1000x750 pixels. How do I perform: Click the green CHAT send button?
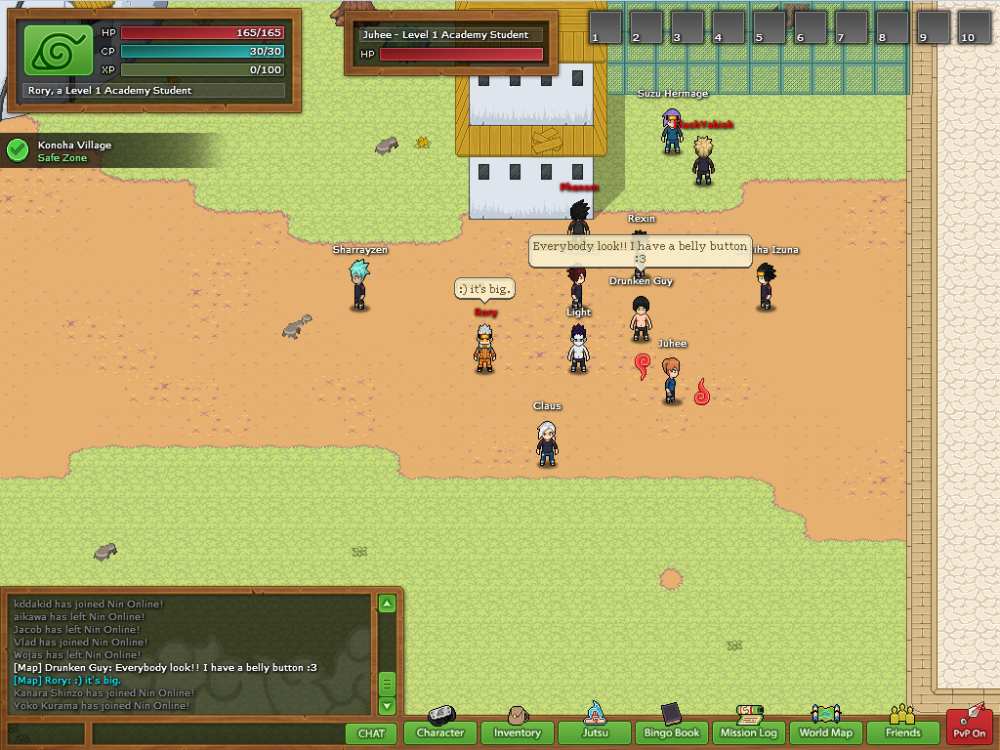[371, 733]
